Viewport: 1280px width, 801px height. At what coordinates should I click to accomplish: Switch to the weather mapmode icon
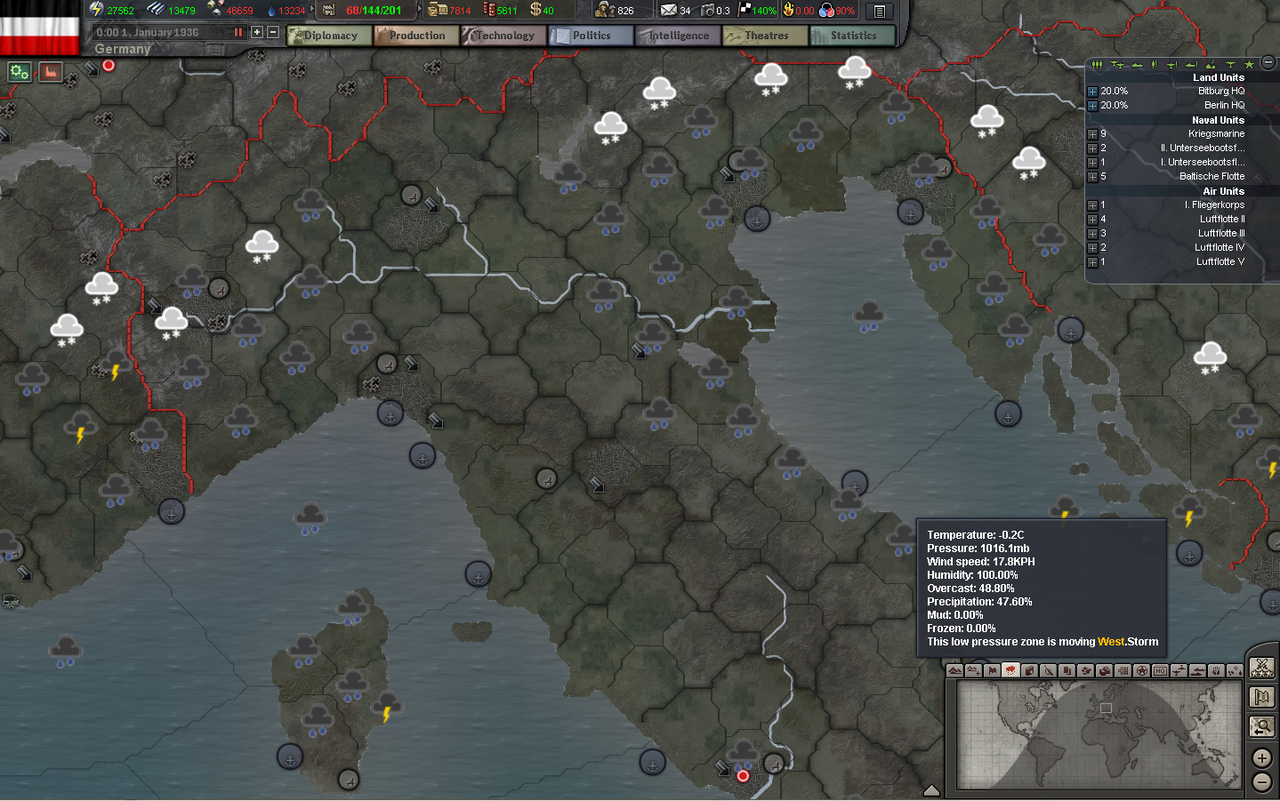(x=1009, y=670)
